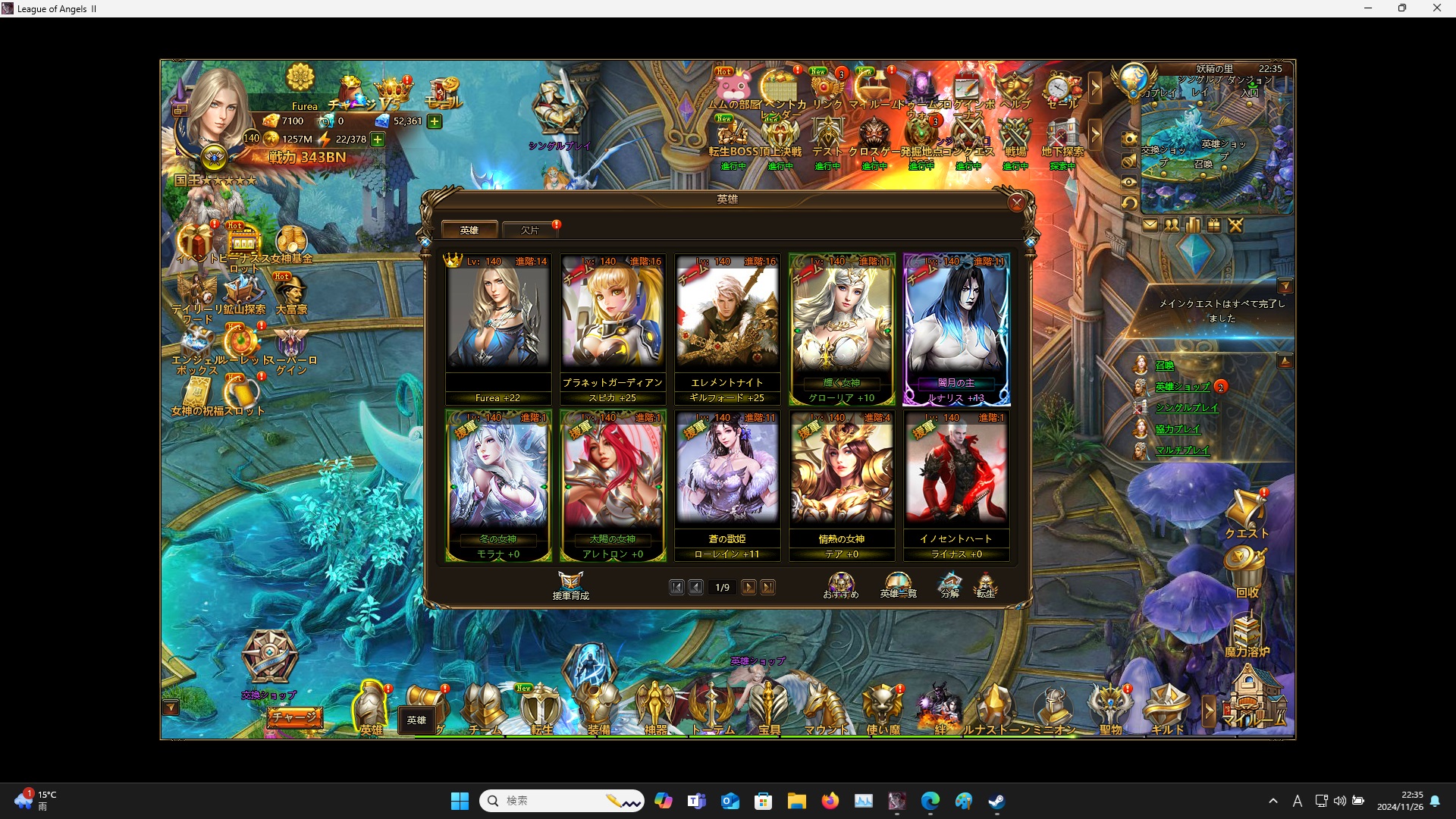The width and height of the screenshot is (1456, 819).
Task: Expand hidden icons in the system tray
Action: click(x=1273, y=800)
